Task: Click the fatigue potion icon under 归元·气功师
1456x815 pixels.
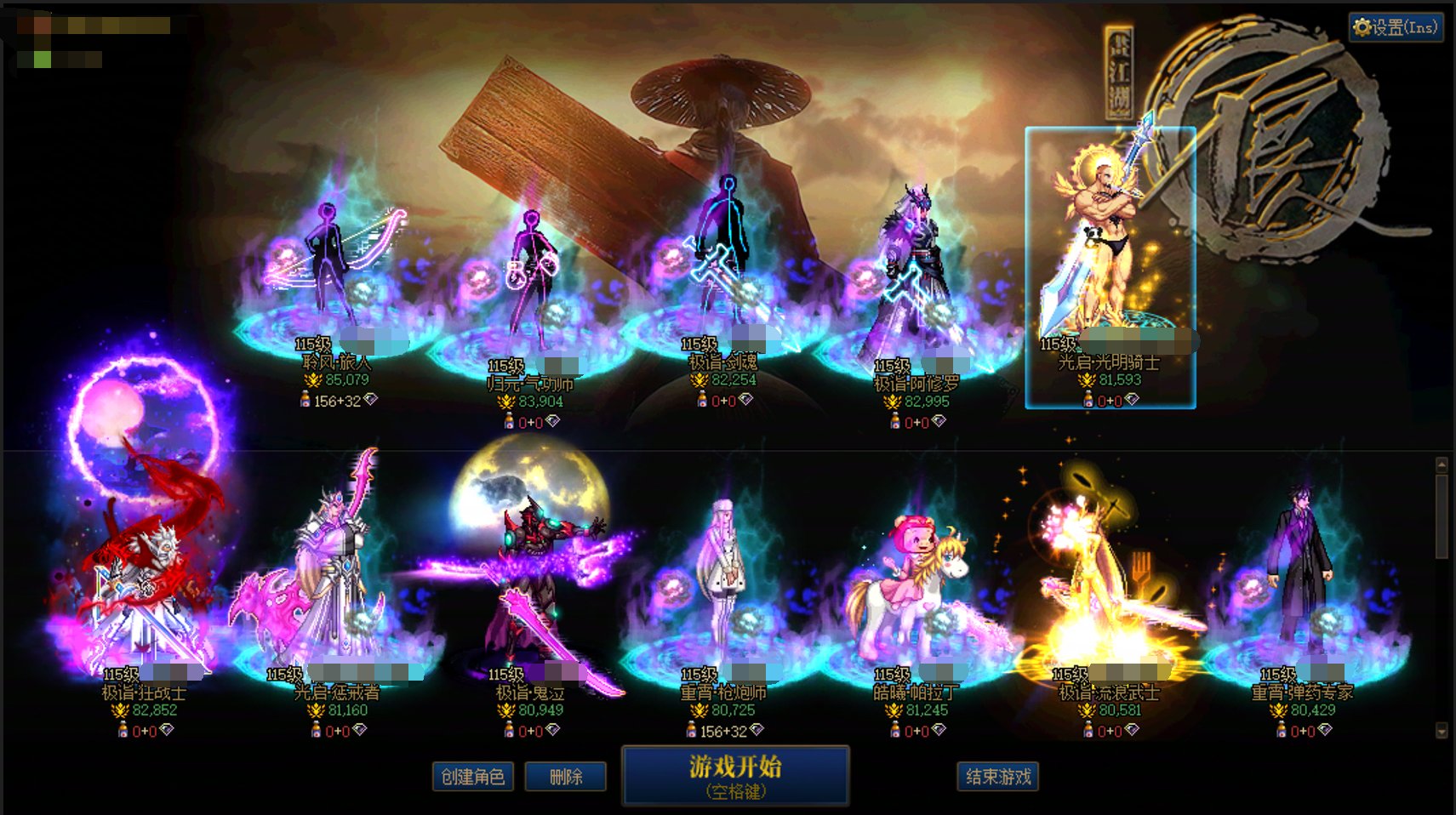Action: pos(509,420)
